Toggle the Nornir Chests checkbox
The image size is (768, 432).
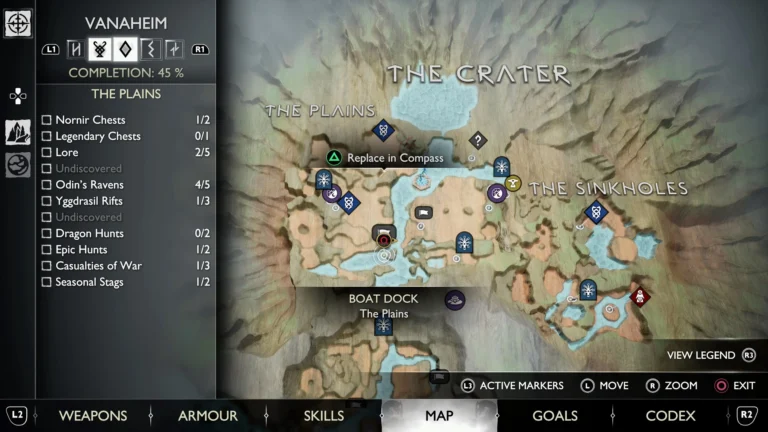tap(47, 120)
